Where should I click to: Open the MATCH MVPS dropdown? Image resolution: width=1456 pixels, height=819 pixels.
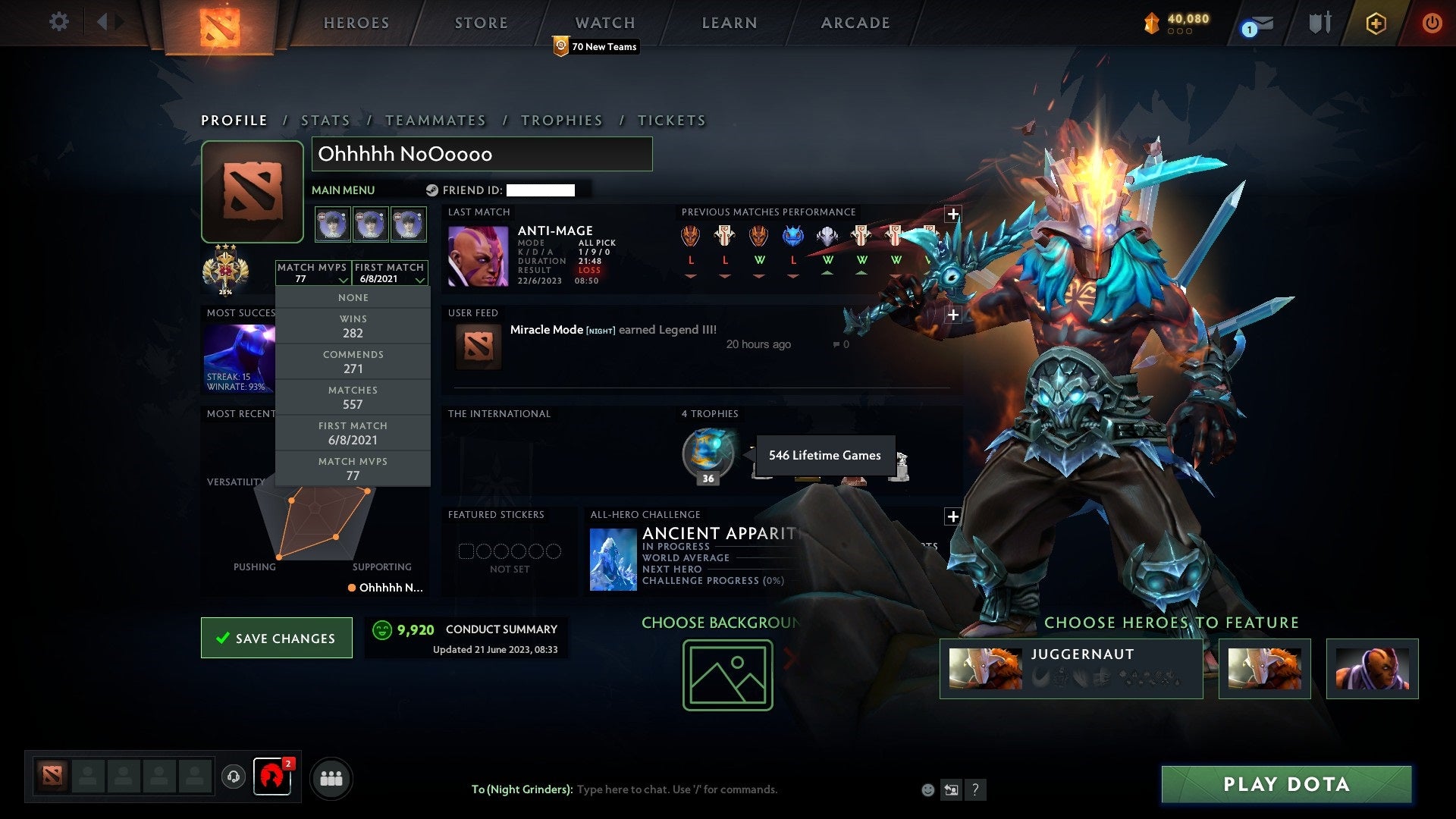pos(314,275)
